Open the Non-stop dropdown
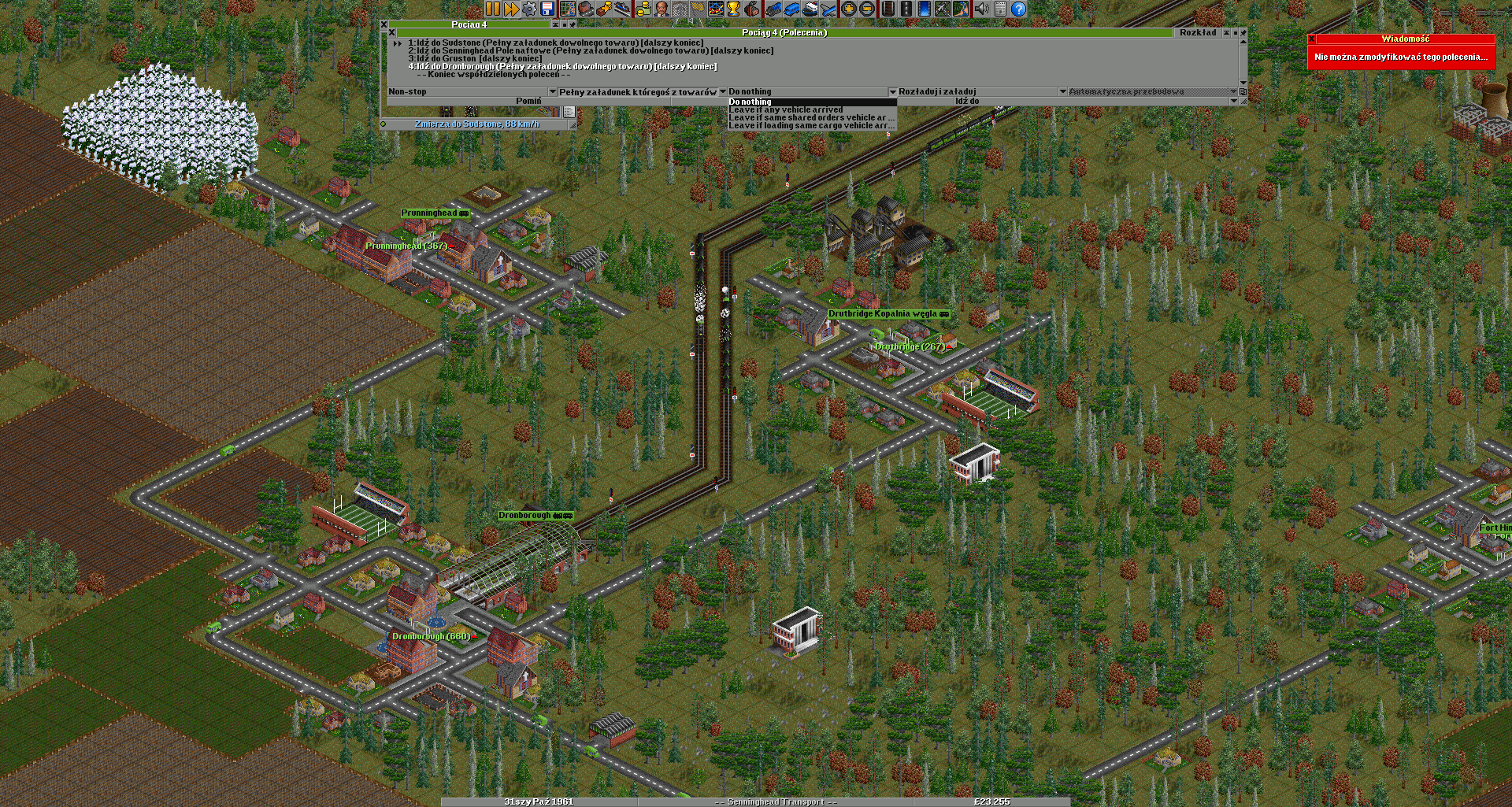 (x=472, y=92)
